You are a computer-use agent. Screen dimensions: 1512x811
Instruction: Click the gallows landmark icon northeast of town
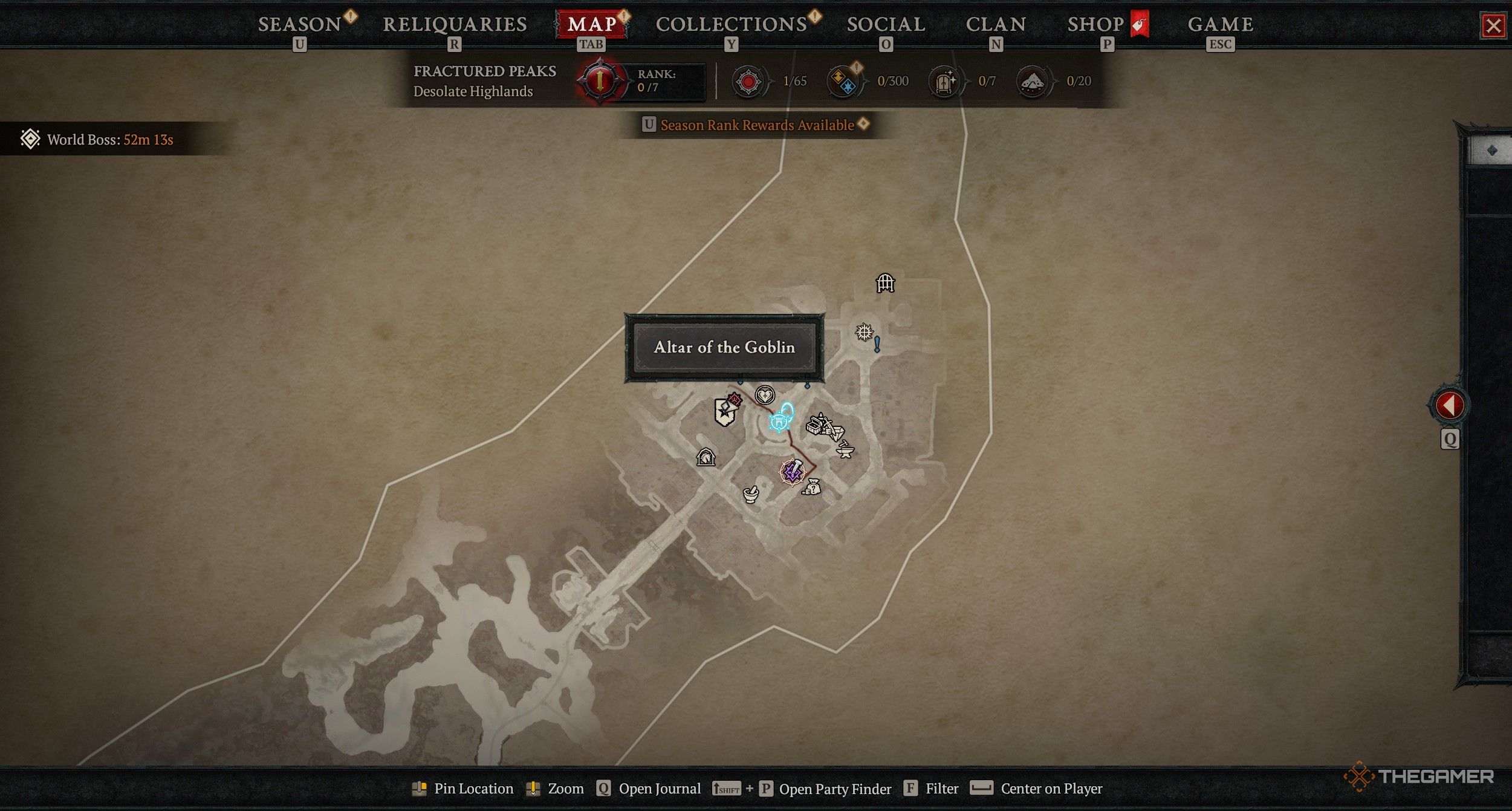coord(885,283)
